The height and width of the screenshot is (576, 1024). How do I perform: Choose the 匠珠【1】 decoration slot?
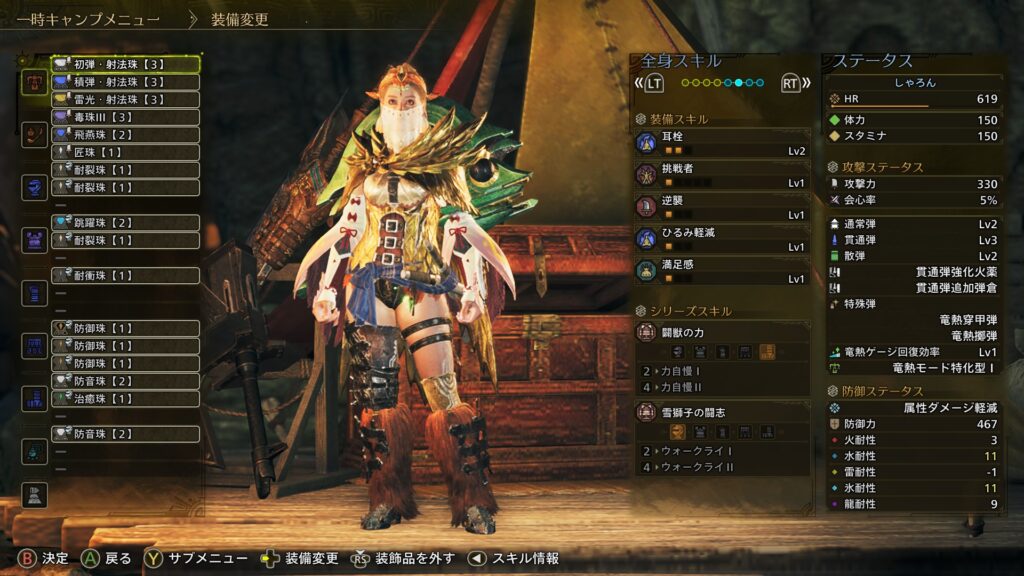coord(125,152)
